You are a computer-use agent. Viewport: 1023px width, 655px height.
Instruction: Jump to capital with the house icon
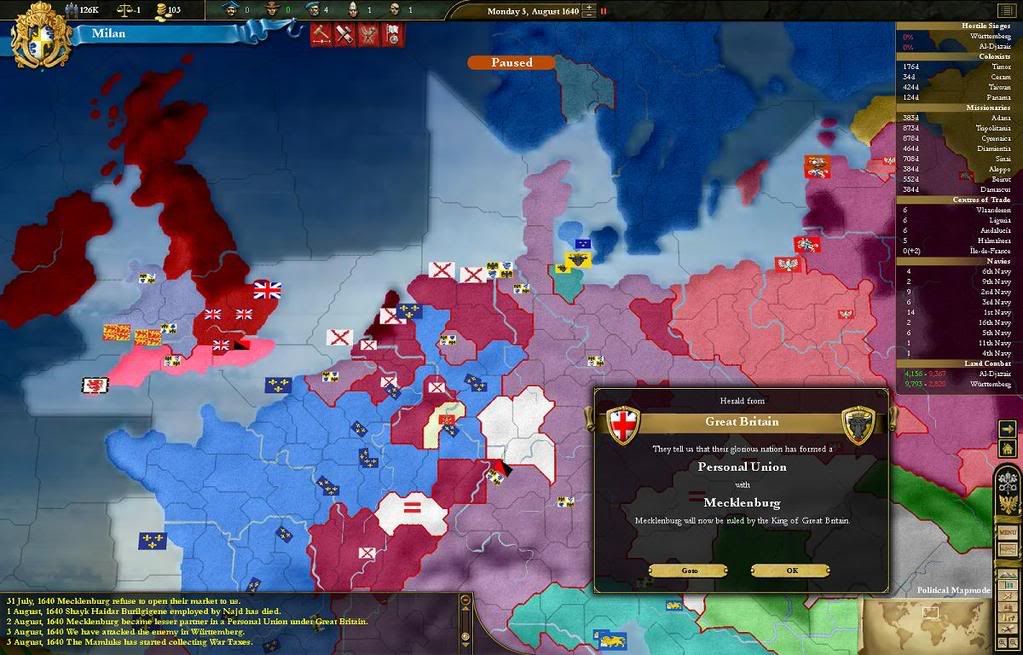tap(1007, 447)
